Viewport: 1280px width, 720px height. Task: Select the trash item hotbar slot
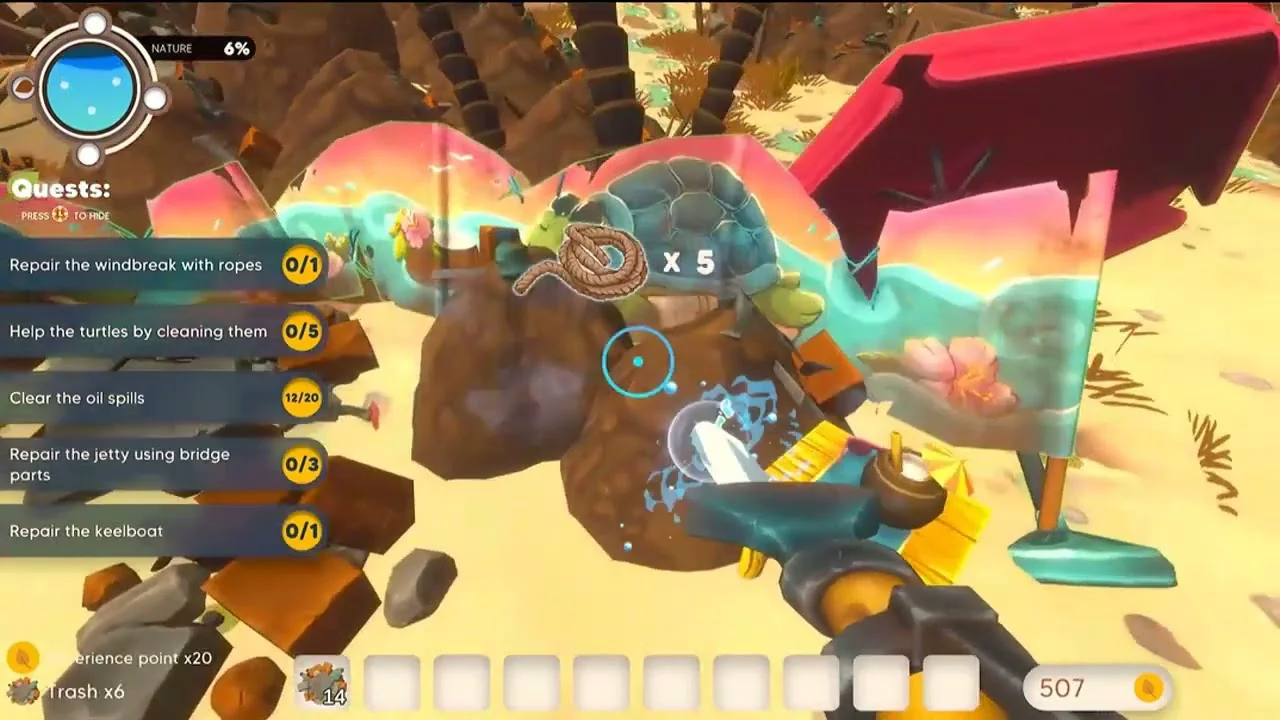[x=322, y=683]
